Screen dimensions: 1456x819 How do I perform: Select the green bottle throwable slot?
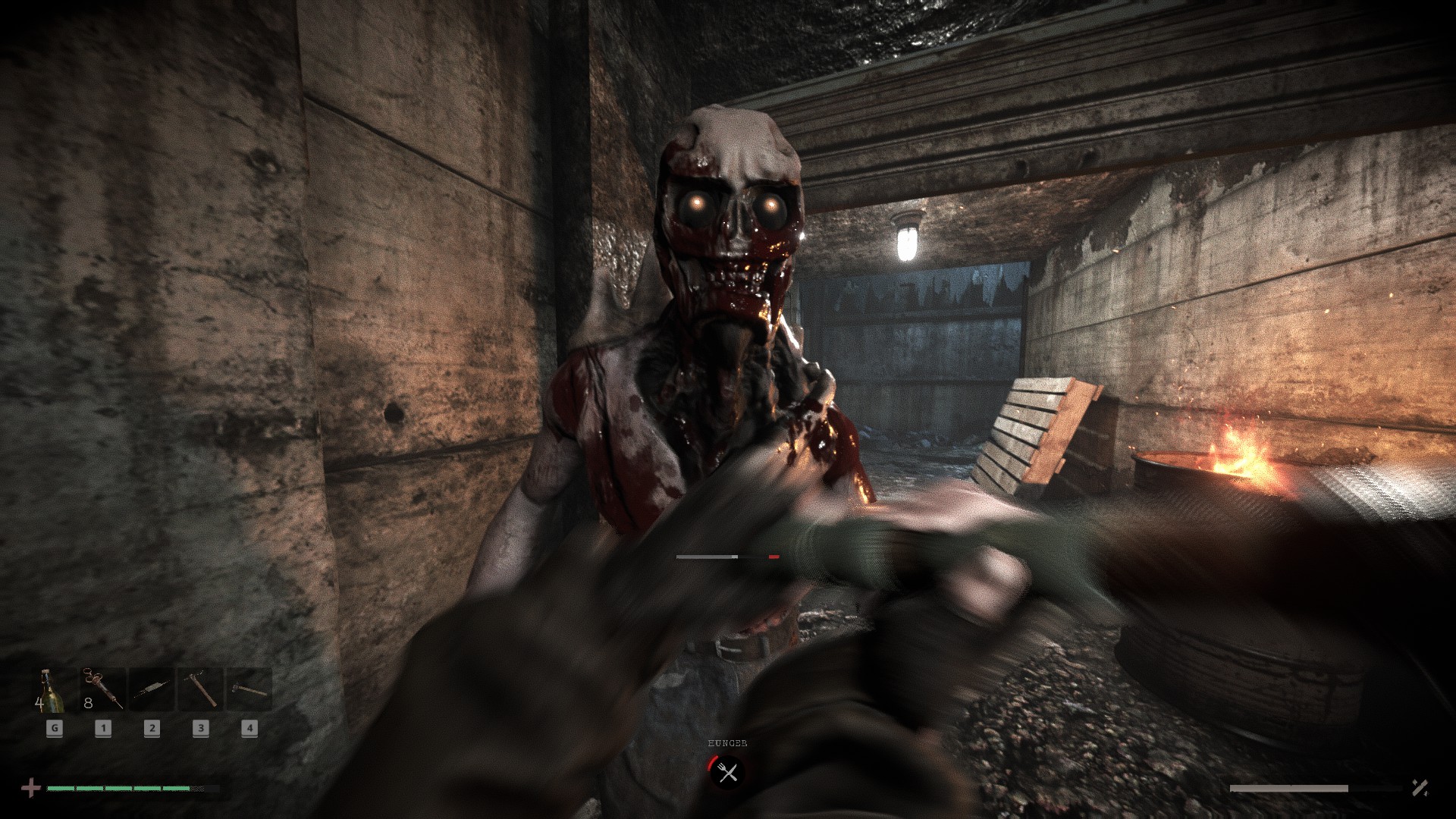pyautogui.click(x=53, y=689)
